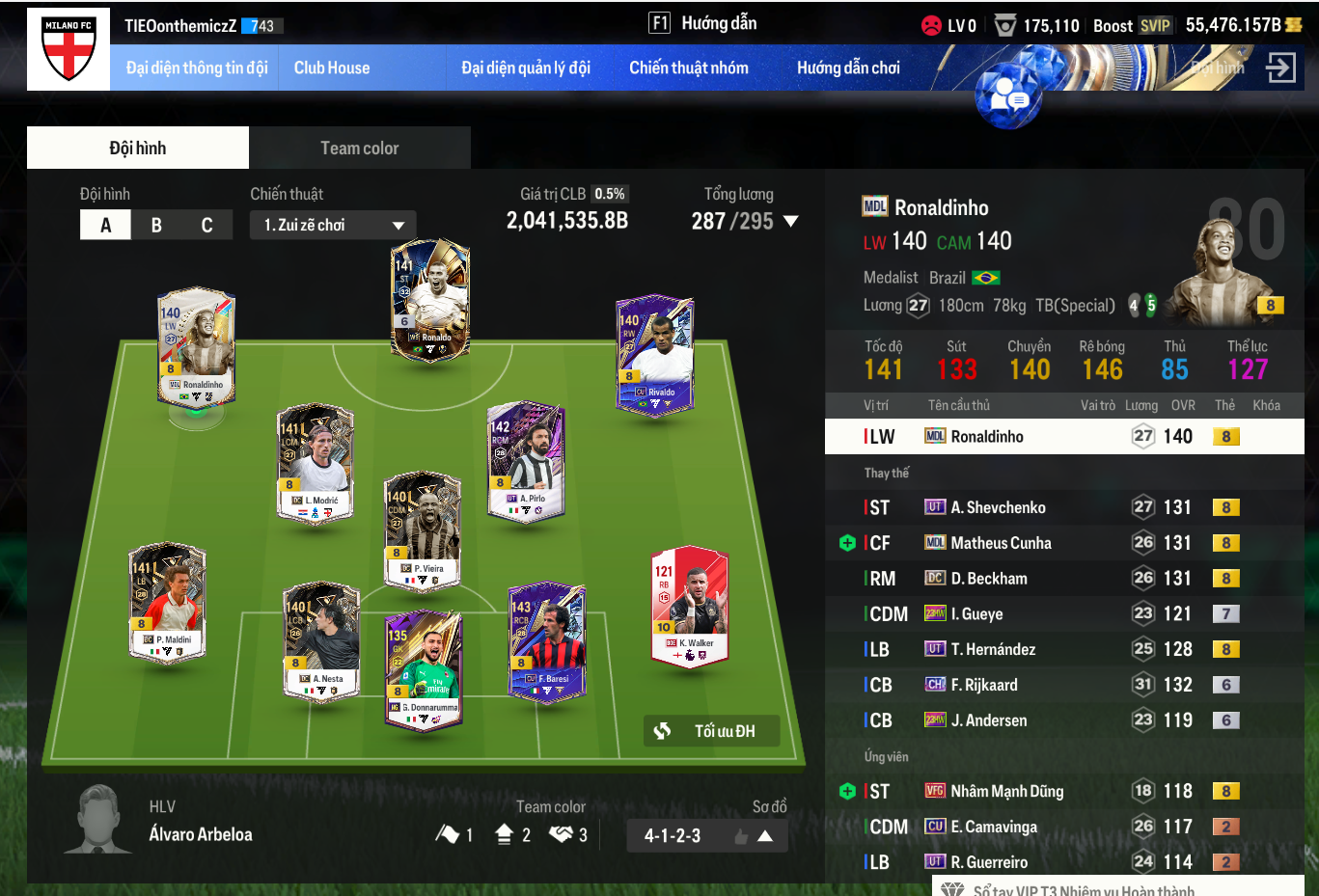Open Đại diện thông tin đội menu

[197, 68]
